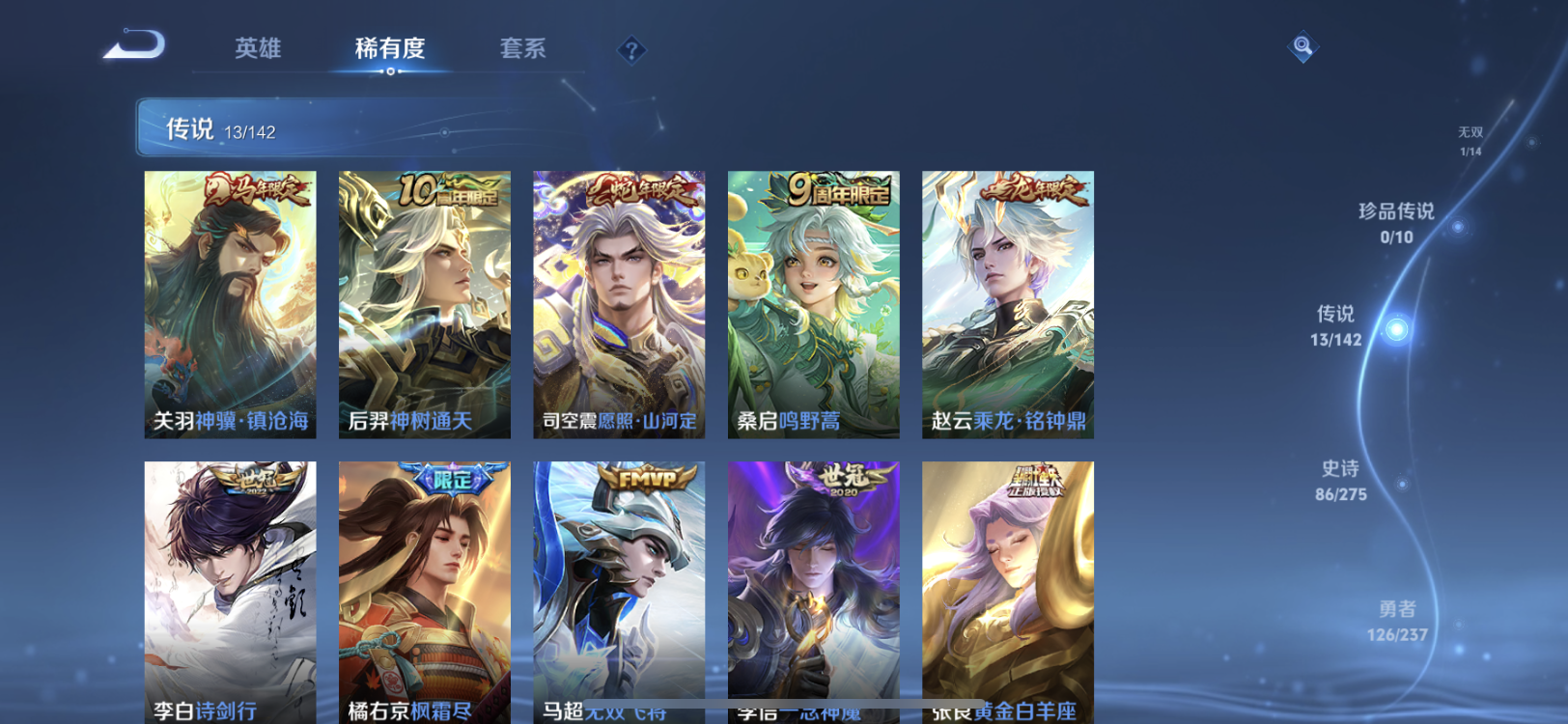
Task: Switch to the 套系 tab
Action: 523,49
